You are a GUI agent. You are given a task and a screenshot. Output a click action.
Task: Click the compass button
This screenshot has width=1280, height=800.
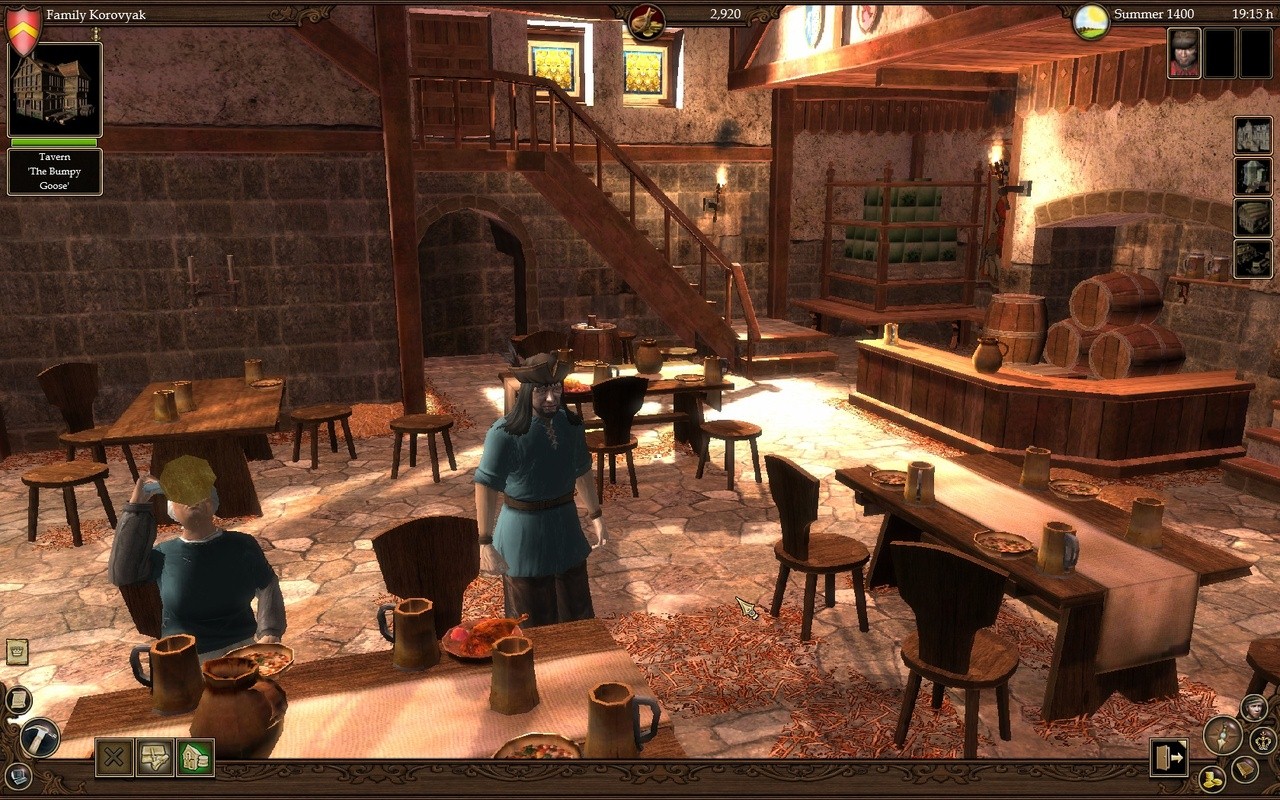pyautogui.click(x=1222, y=736)
